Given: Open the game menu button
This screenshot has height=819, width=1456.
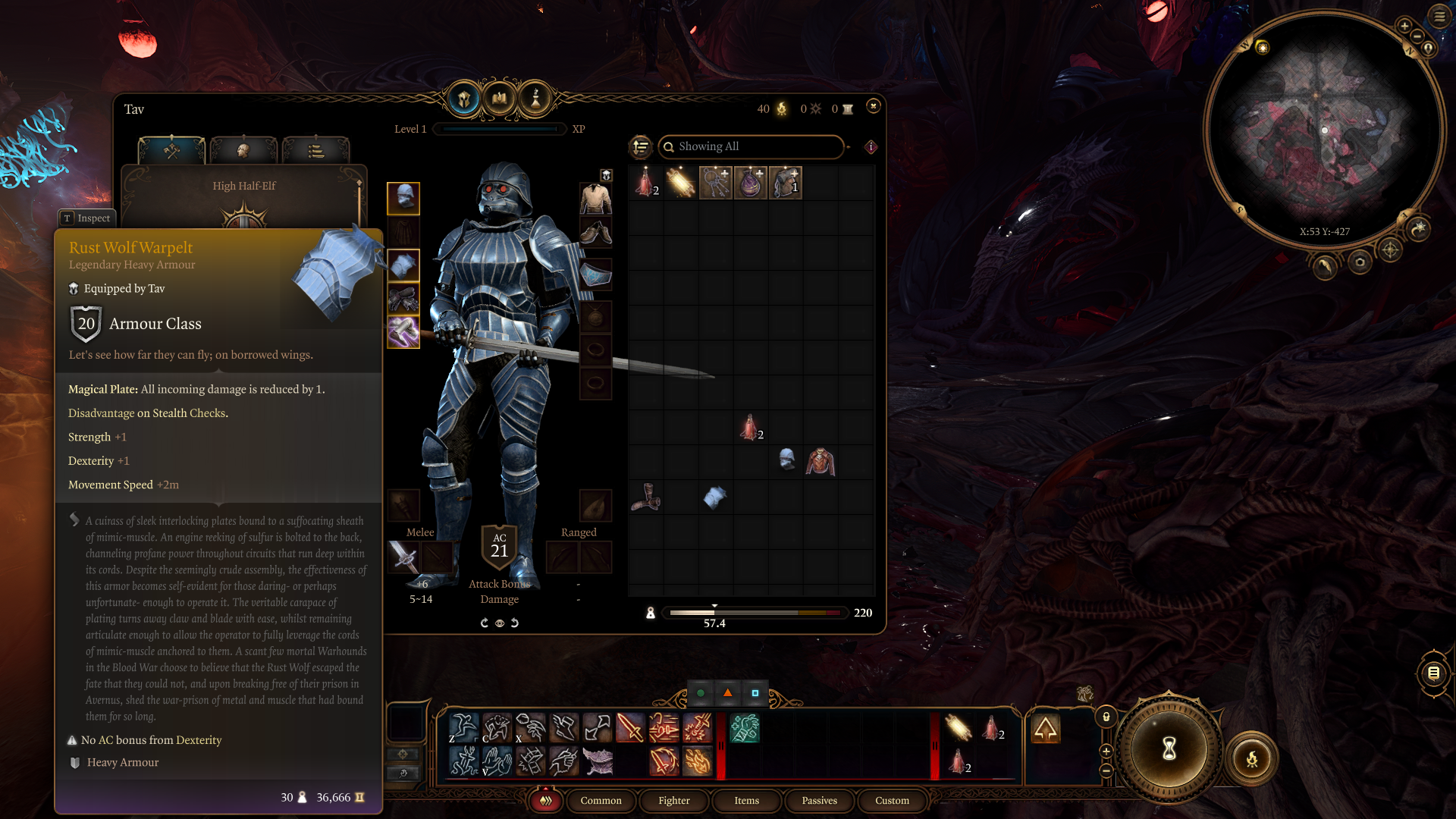Looking at the screenshot, I should coord(1439,15).
